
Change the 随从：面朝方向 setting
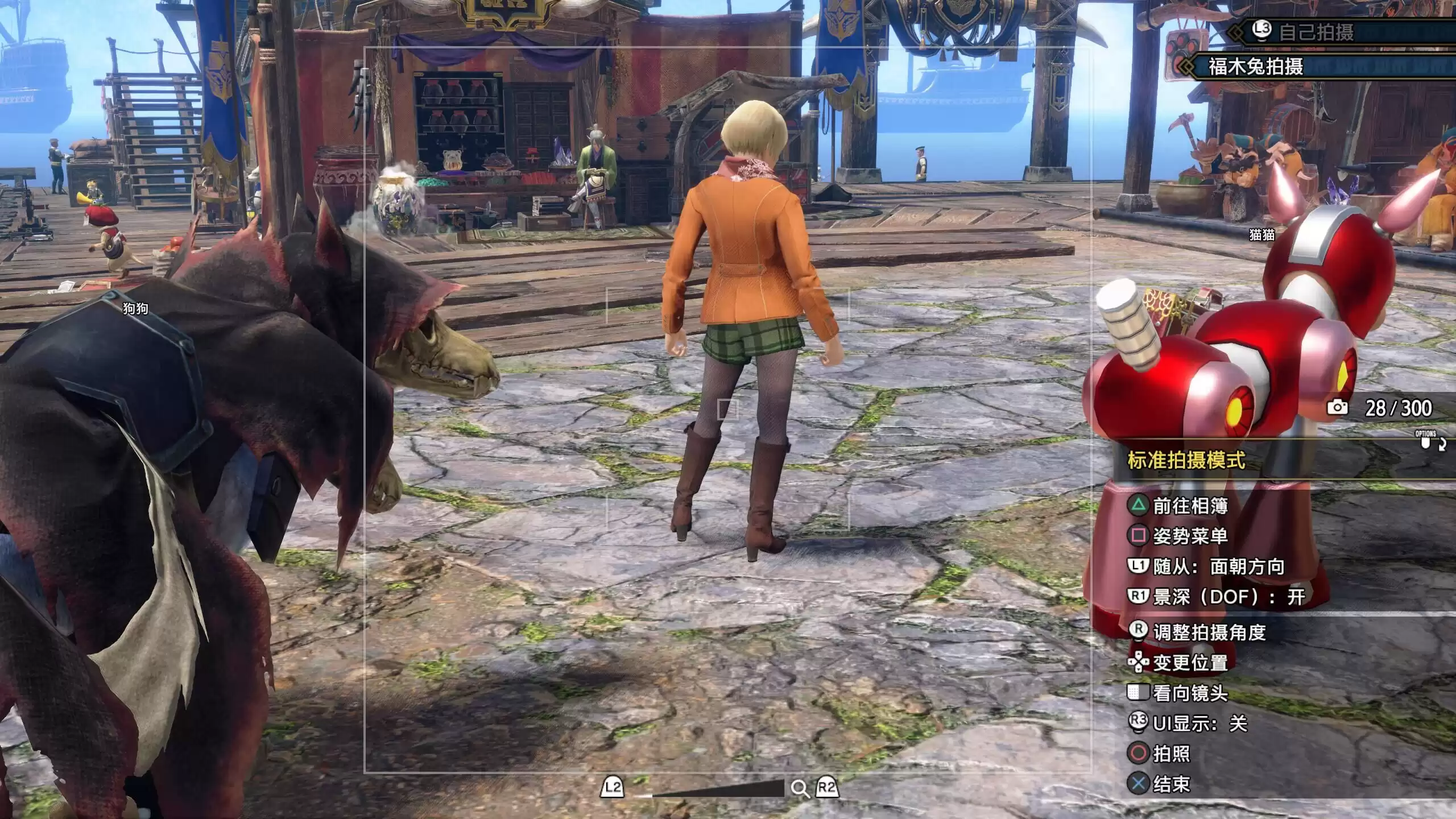1218,566
